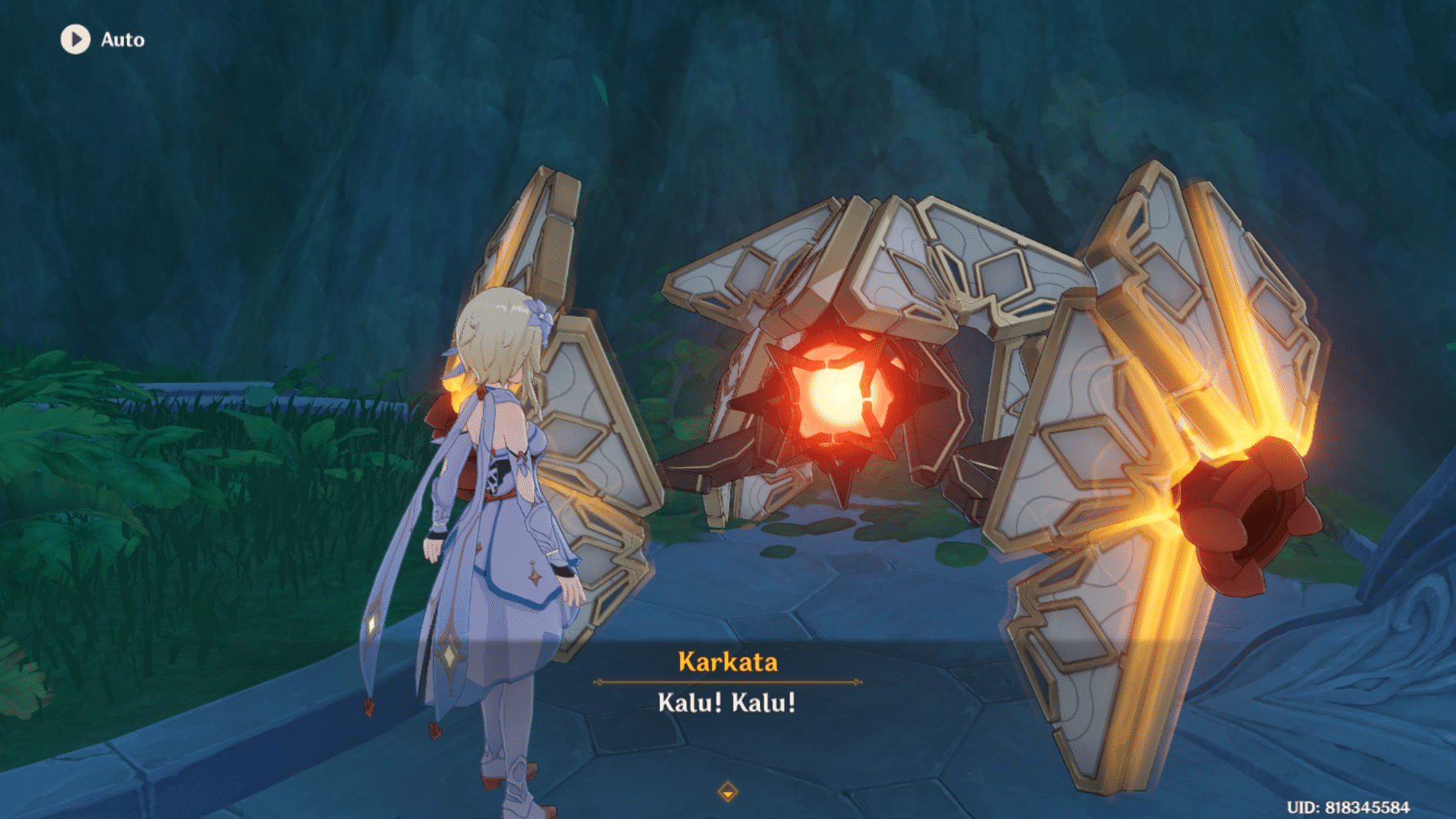Image resolution: width=1456 pixels, height=819 pixels.
Task: Click the Auto play triangle icon
Action: (x=76, y=38)
